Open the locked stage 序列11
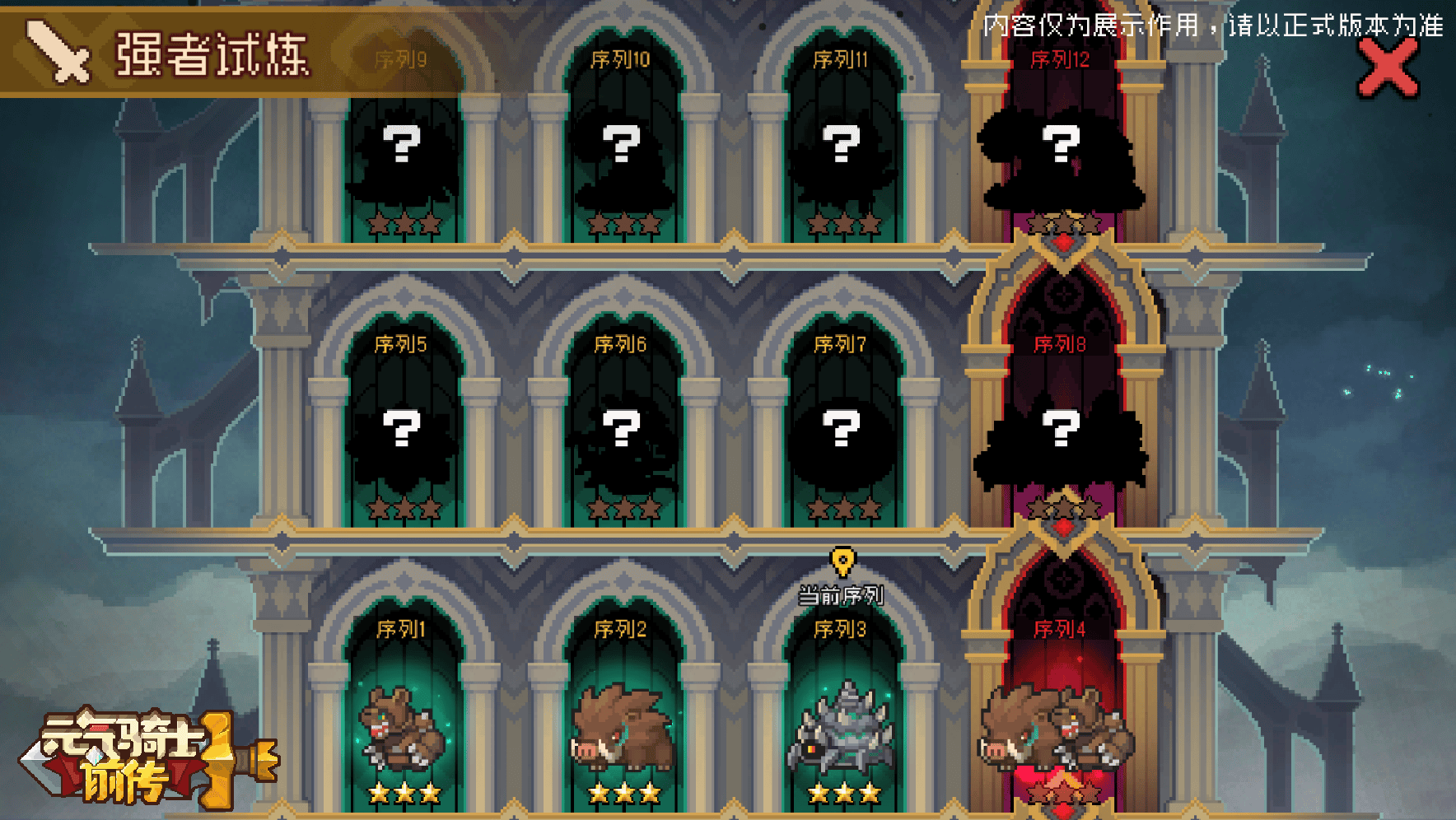1456x820 pixels. tap(842, 148)
